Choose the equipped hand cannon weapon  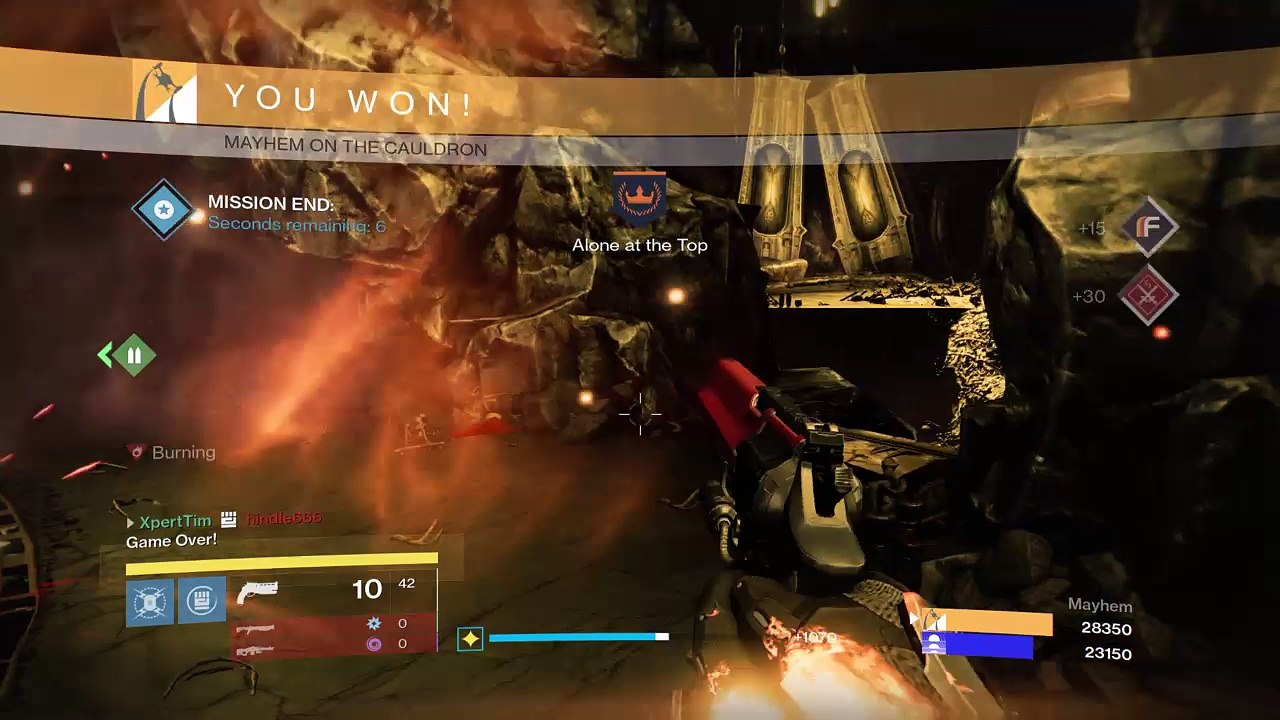[x=258, y=592]
